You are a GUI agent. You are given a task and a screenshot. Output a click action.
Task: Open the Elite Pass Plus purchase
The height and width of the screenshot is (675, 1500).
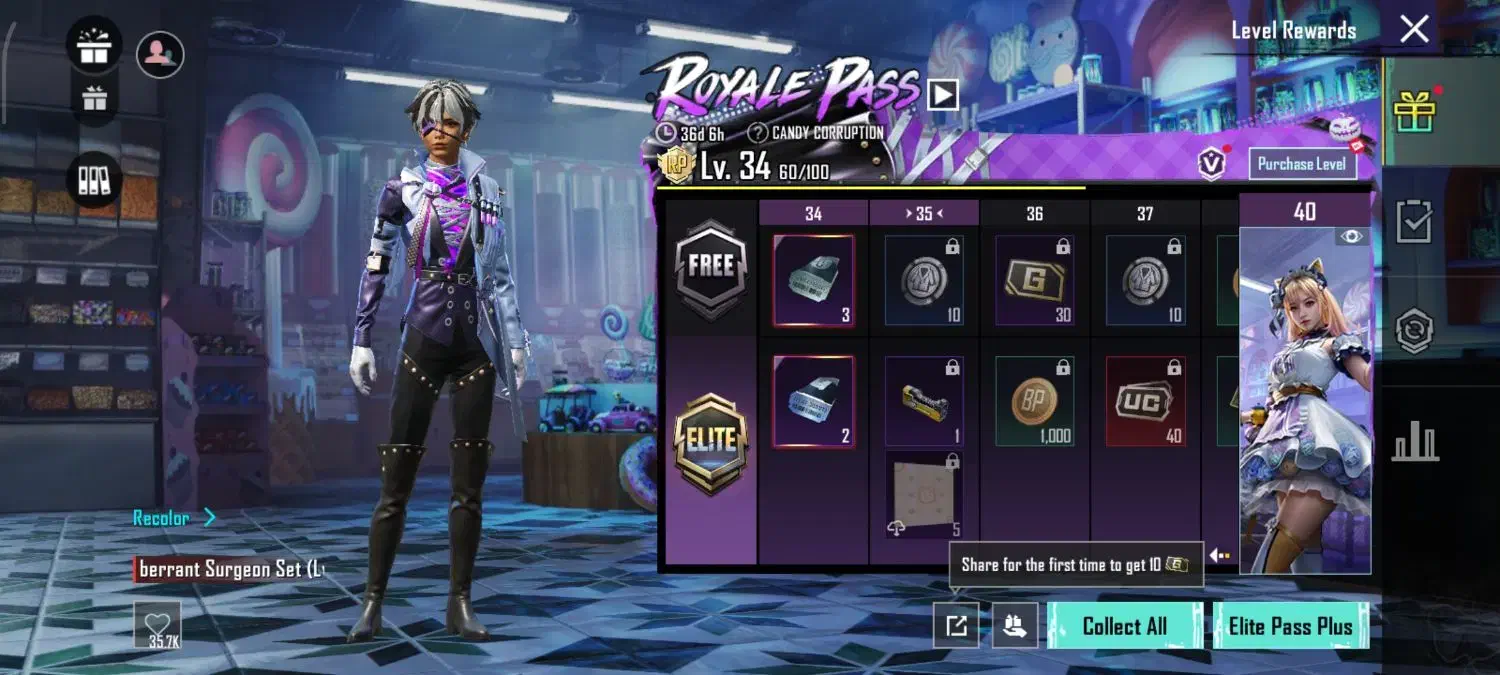(x=1290, y=626)
